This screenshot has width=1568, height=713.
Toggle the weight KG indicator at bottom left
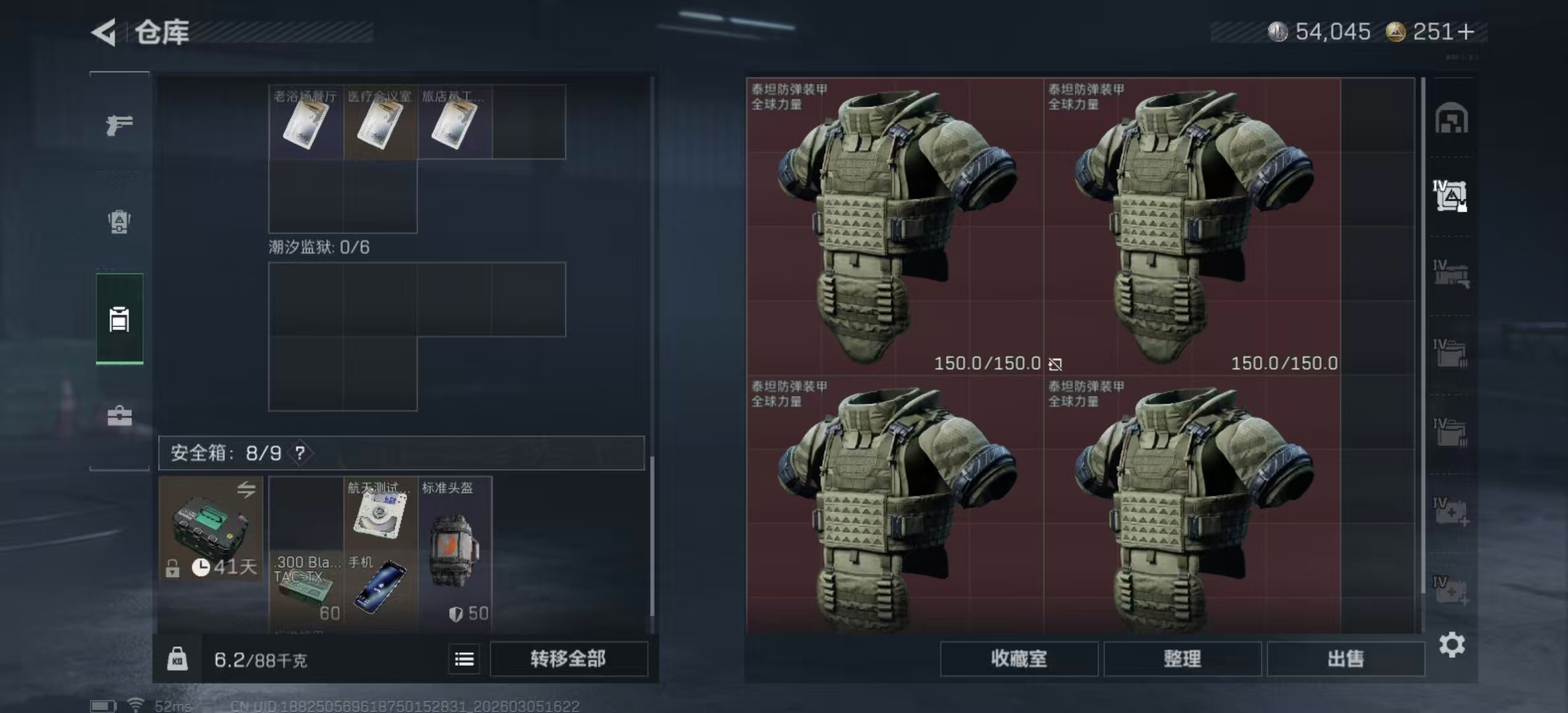point(177,659)
